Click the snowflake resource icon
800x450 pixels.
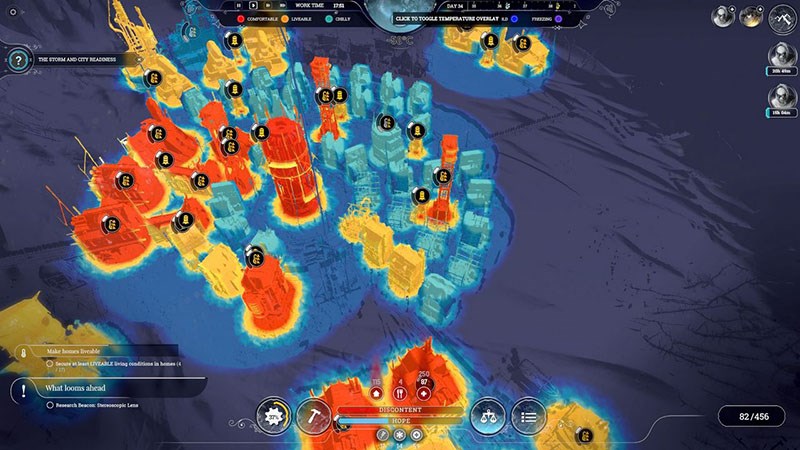pyautogui.click(x=399, y=435)
